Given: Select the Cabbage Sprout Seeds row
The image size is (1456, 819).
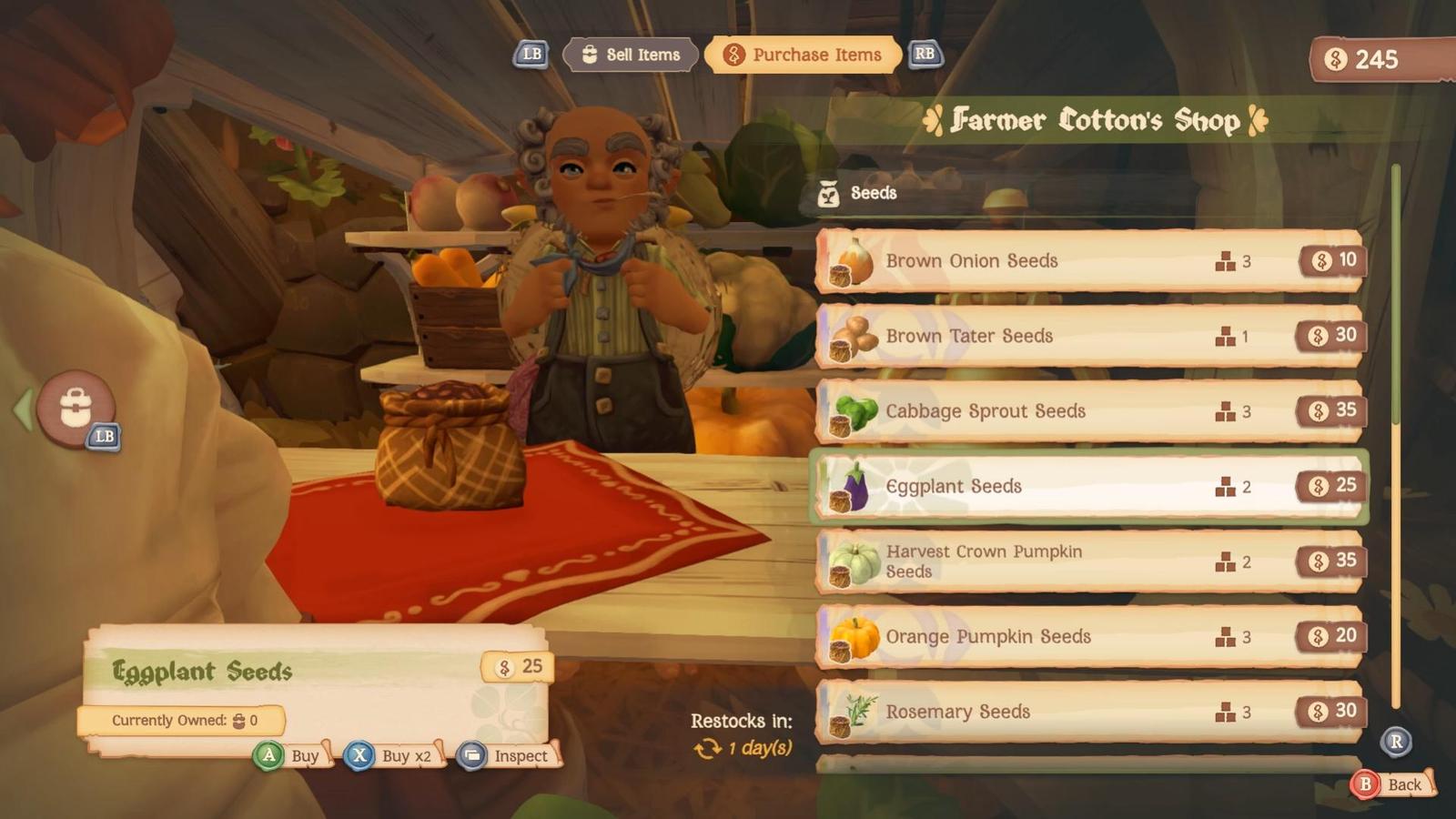Looking at the screenshot, I should click(x=1083, y=411).
